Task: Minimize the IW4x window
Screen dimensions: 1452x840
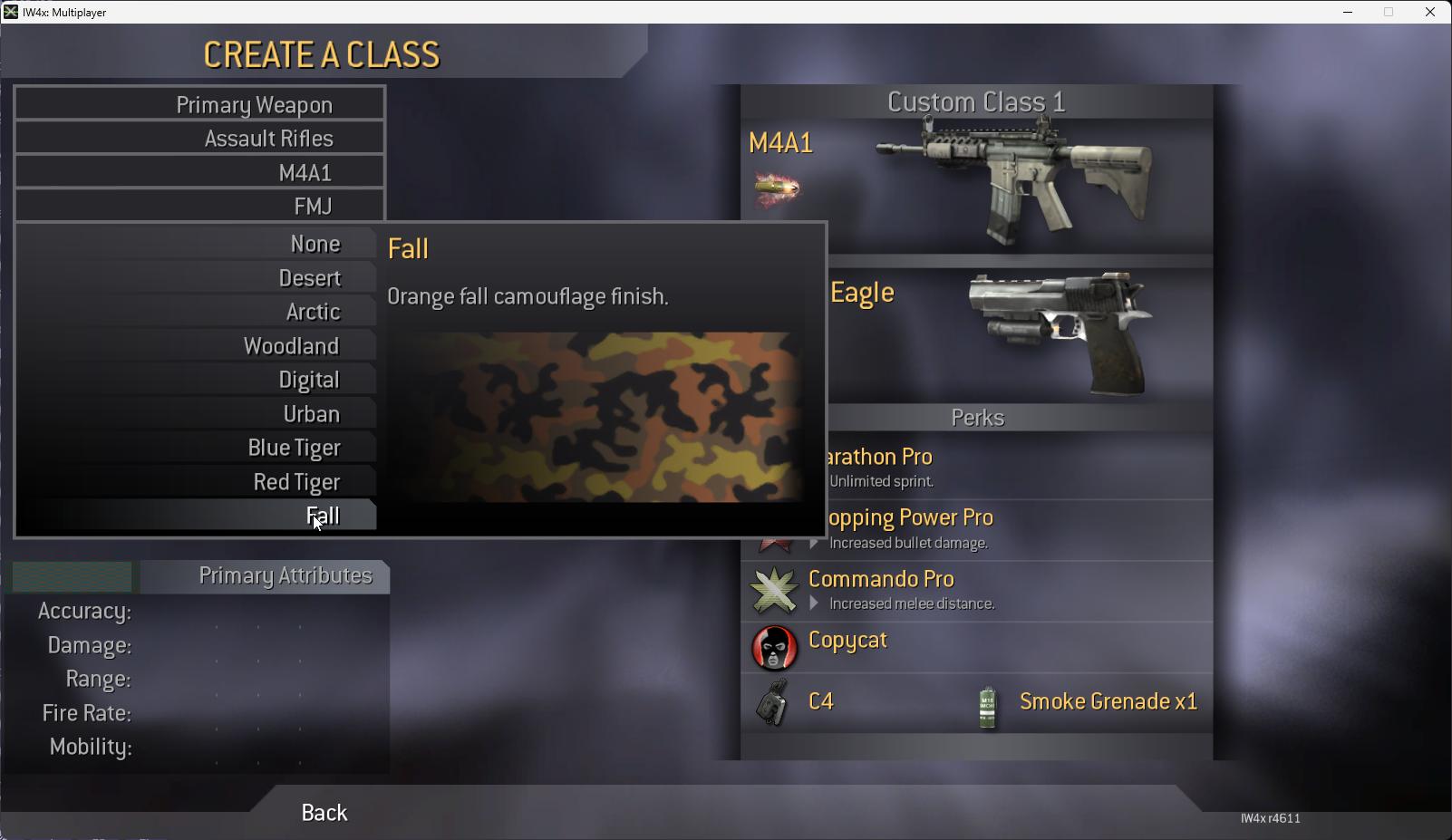Action: point(1348,12)
